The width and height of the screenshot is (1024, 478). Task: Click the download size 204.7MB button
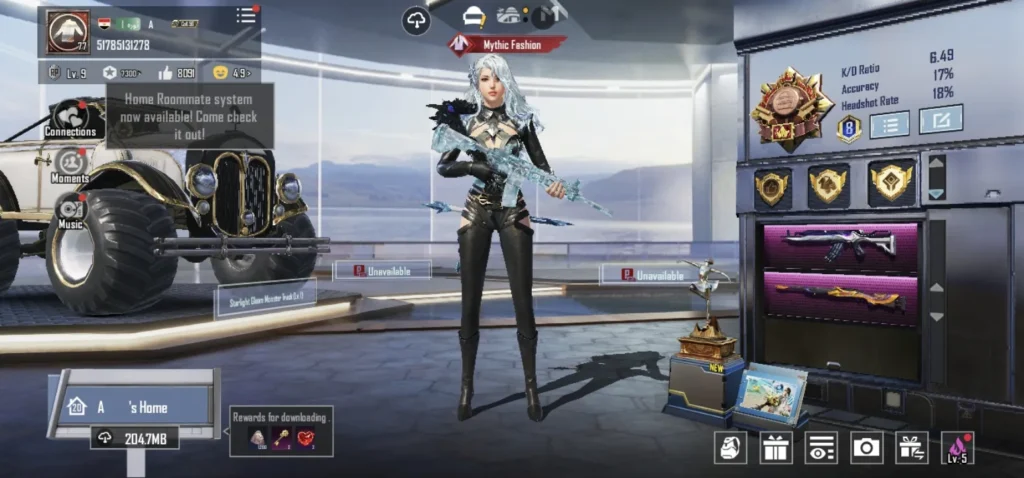(135, 437)
